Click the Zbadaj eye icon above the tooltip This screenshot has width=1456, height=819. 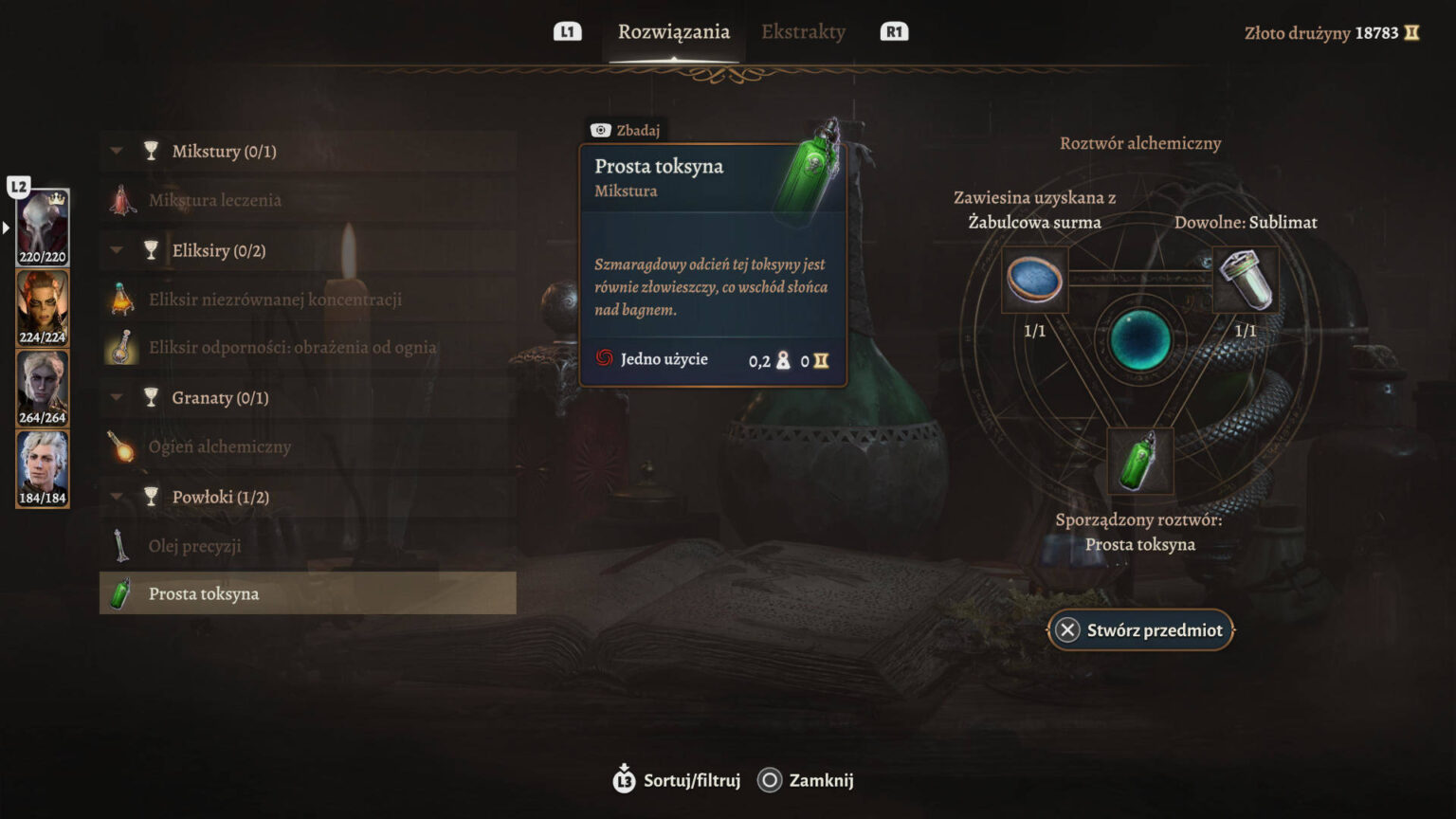(599, 130)
